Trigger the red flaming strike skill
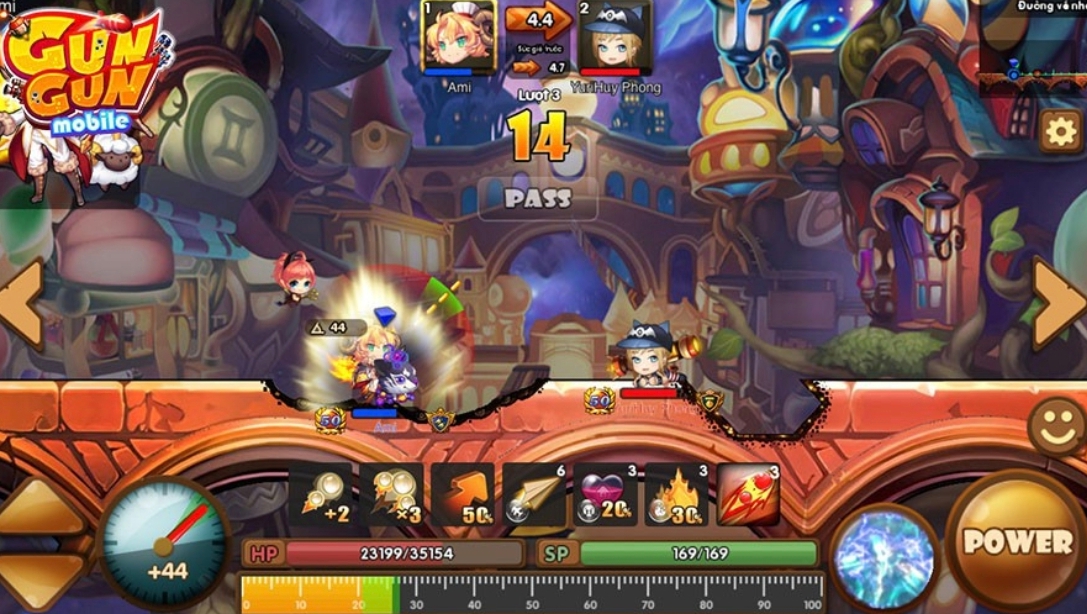This screenshot has height=614, width=1087. pyautogui.click(x=748, y=494)
